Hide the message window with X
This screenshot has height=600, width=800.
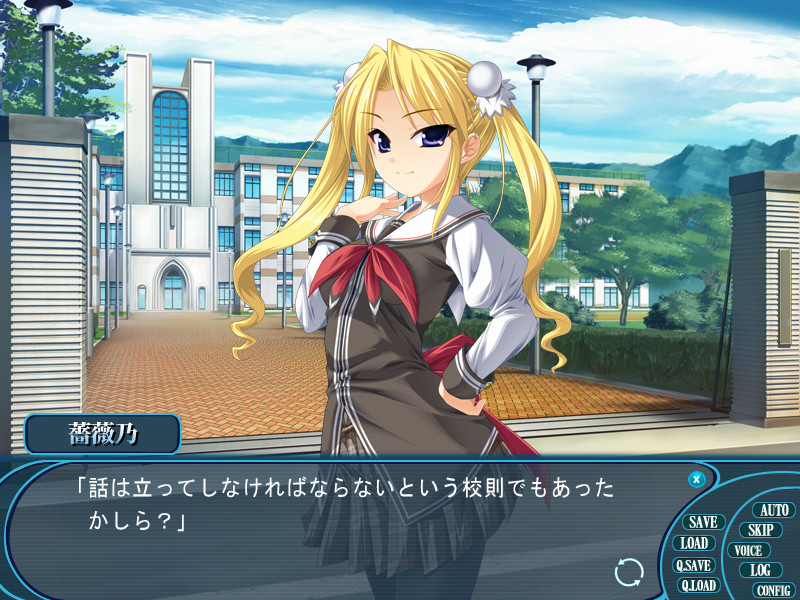click(697, 479)
